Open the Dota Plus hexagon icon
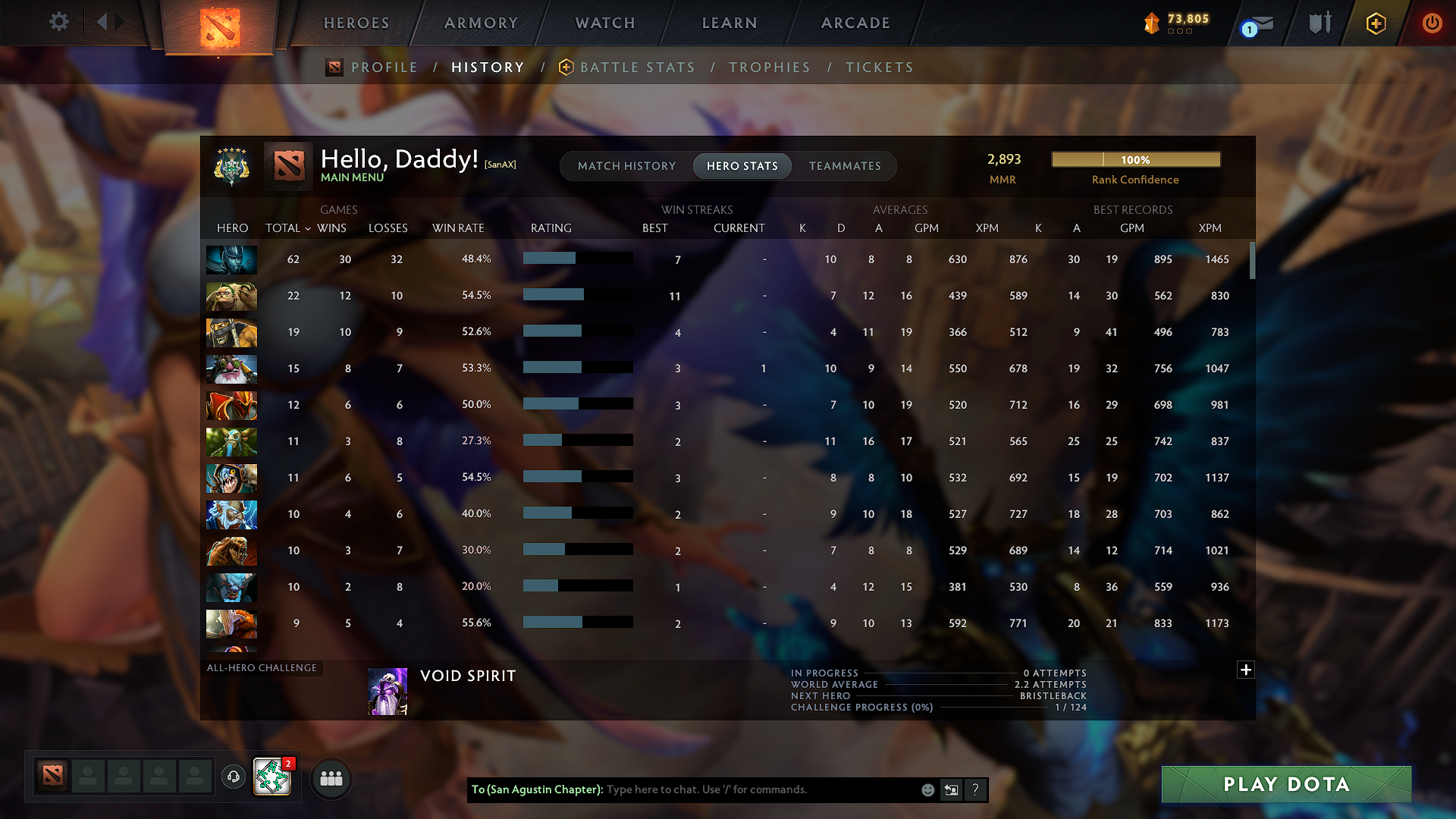This screenshot has height=819, width=1456. 1375,23
